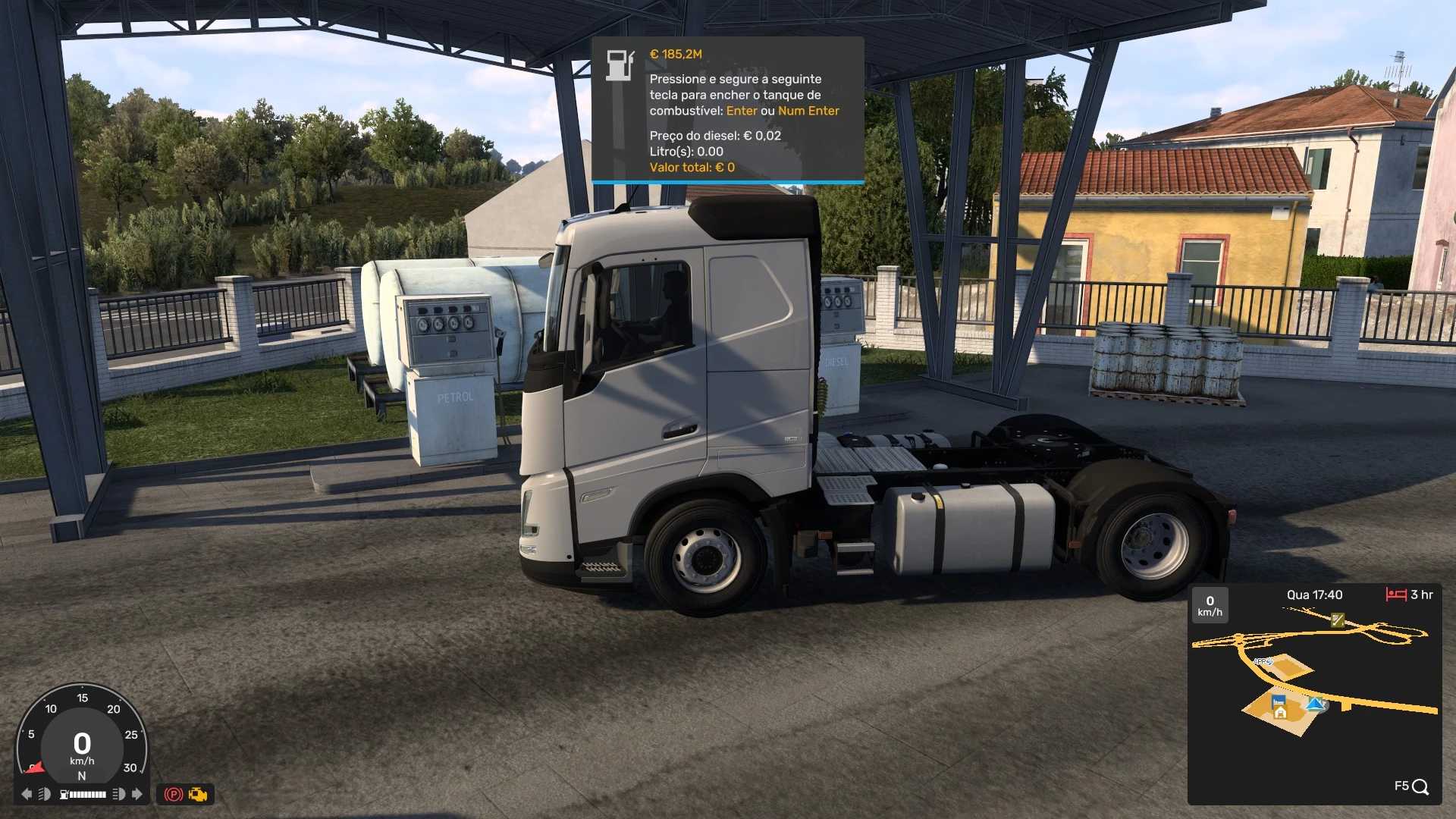Click the fuel pump icon in the refuel panel
Screen dimensions: 1456x819
[x=620, y=65]
